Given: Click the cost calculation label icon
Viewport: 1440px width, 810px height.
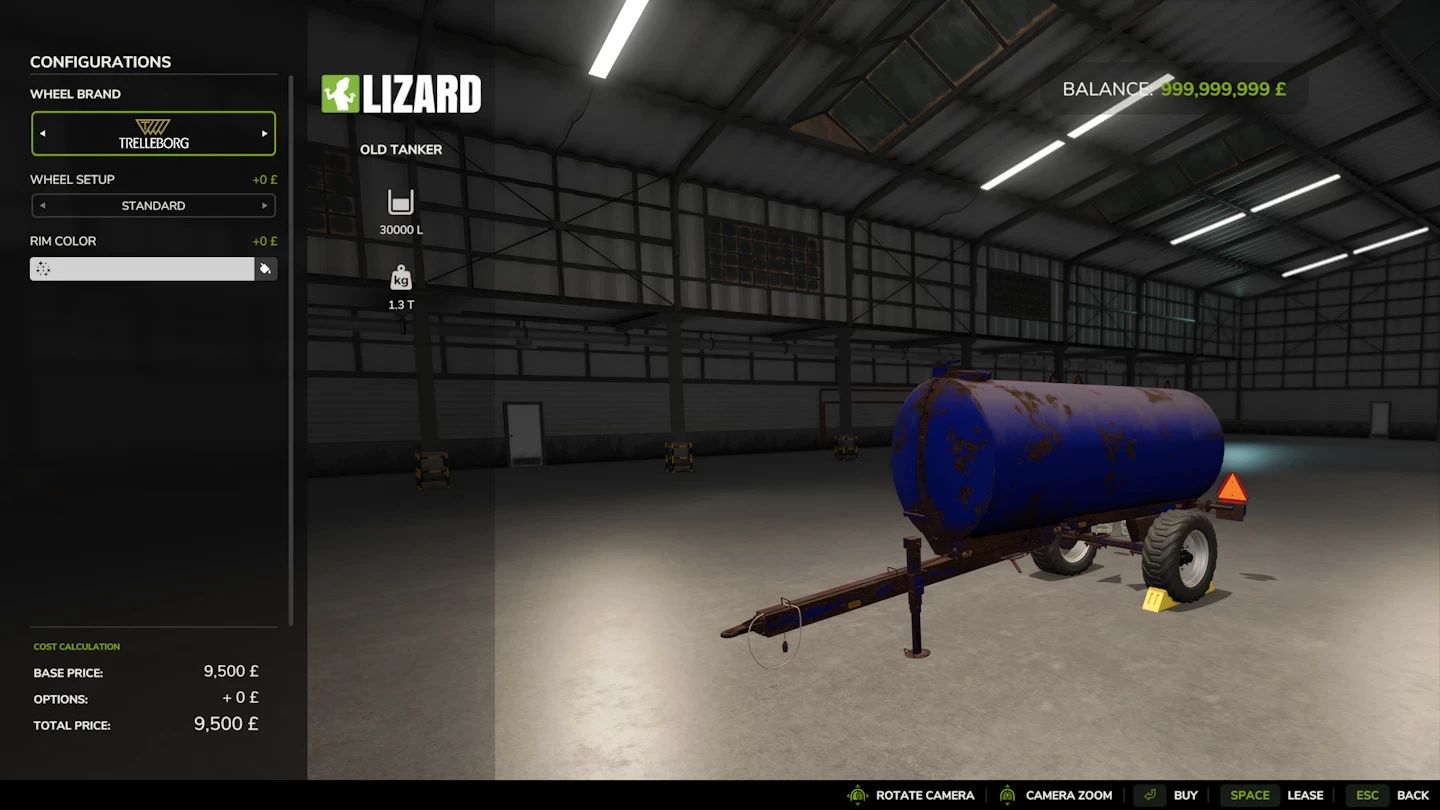Looking at the screenshot, I should 77,646.
